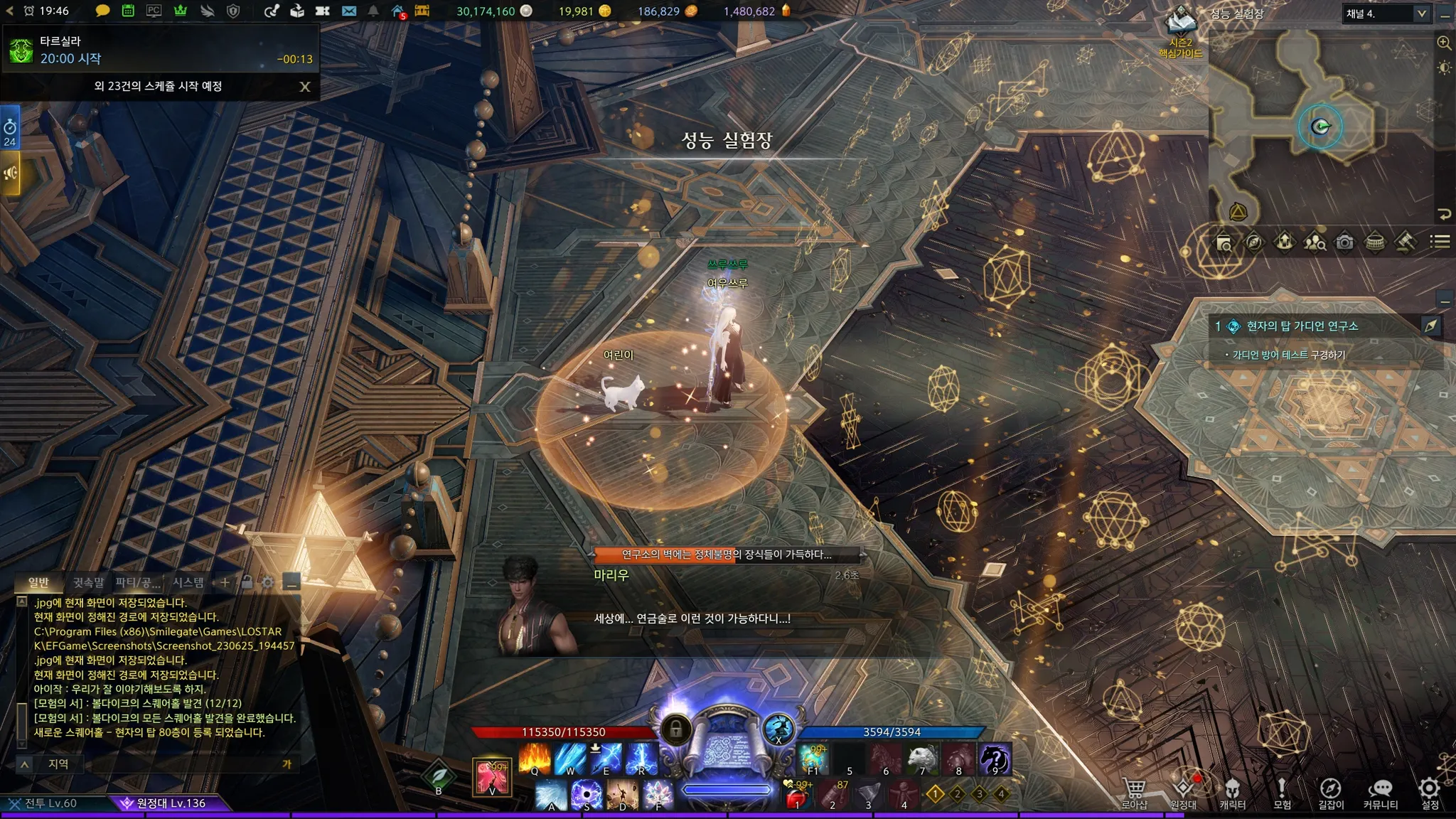1456x819 pixels.
Task: Select the 일반 general chat tab
Action: (38, 583)
